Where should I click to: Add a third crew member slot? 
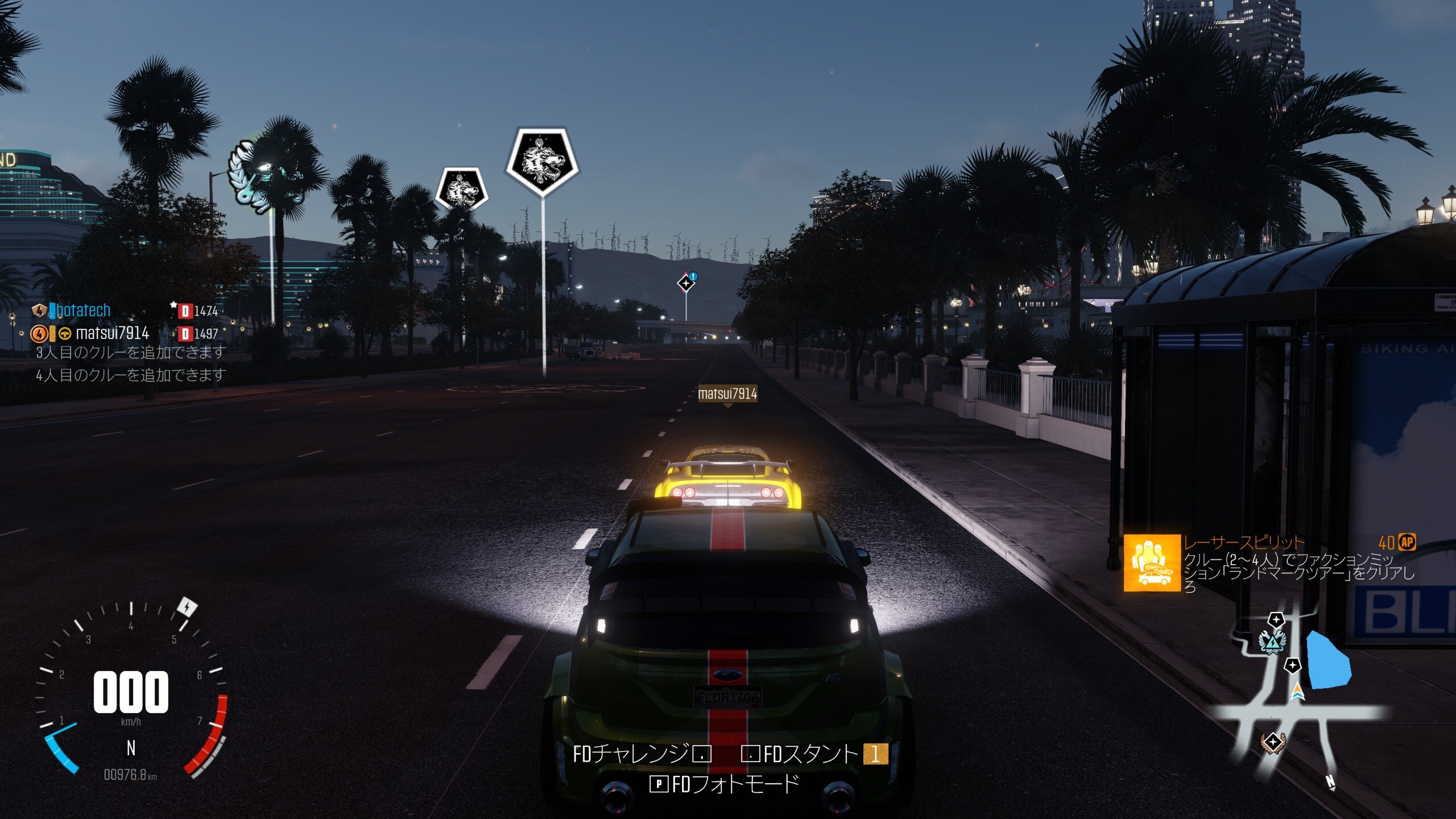pyautogui.click(x=131, y=353)
